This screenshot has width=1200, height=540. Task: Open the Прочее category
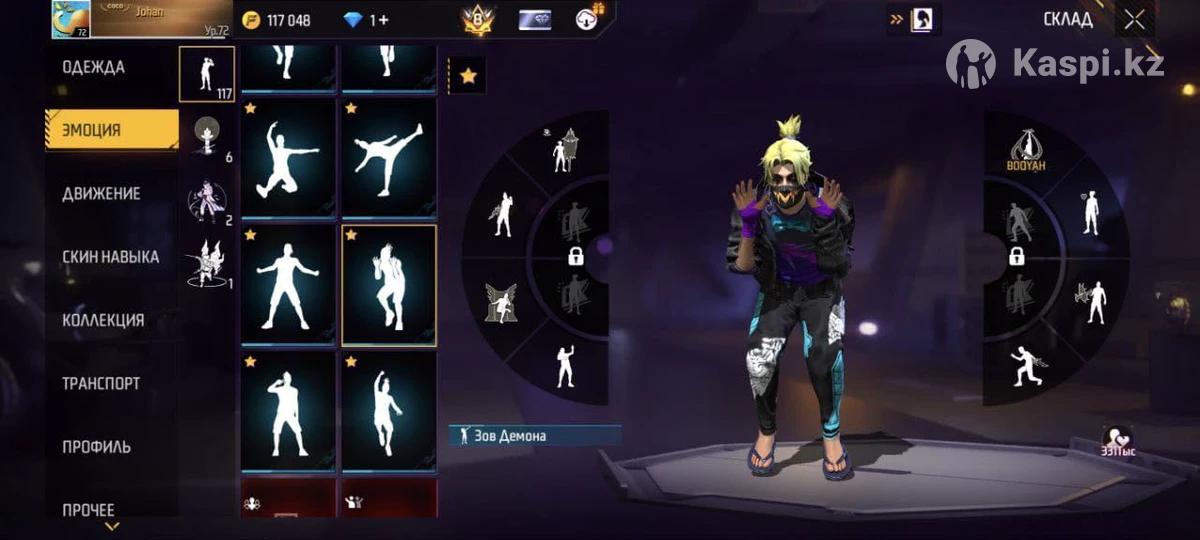[x=89, y=509]
